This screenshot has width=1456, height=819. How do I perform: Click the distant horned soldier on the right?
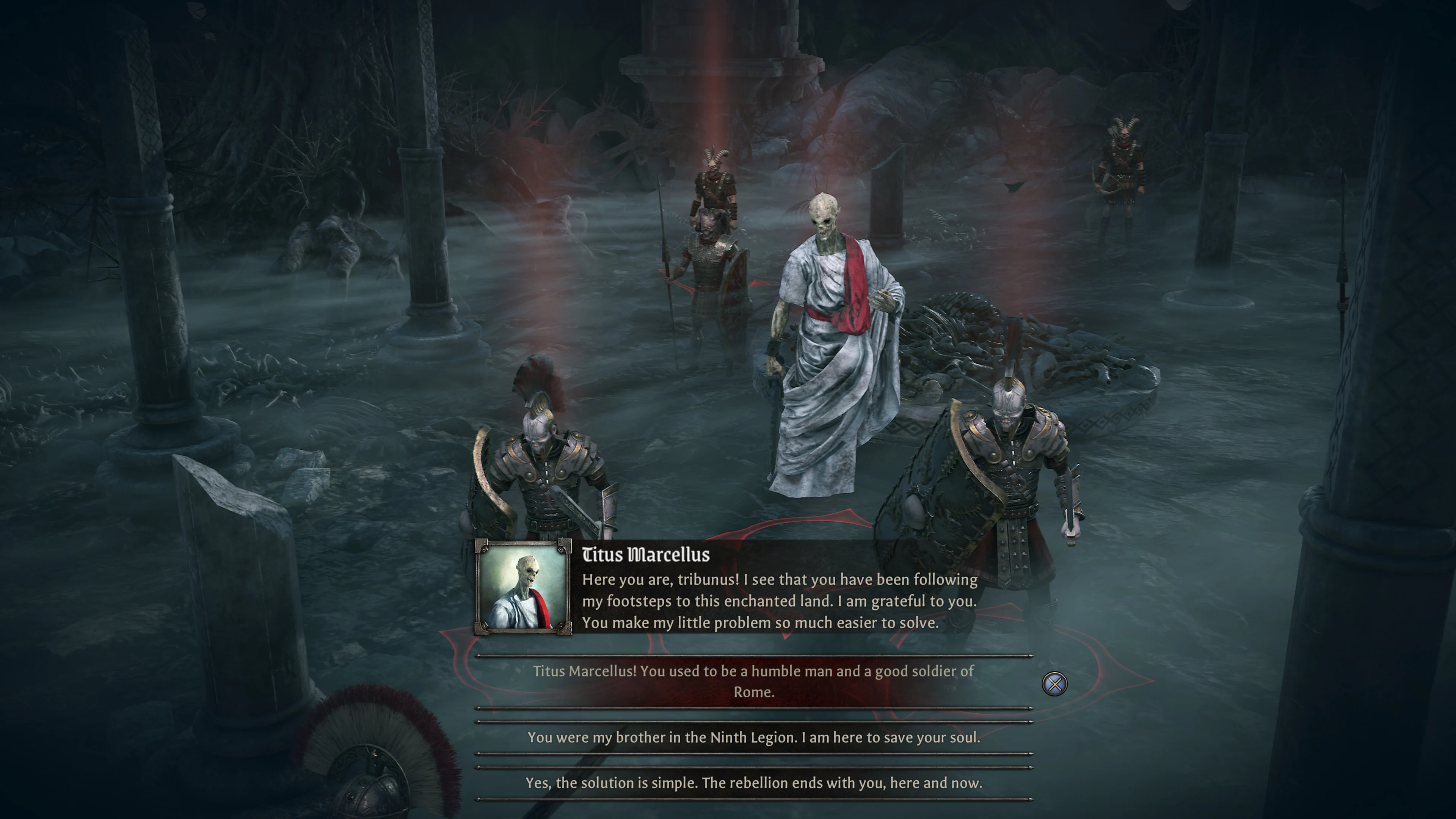[x=1122, y=164]
